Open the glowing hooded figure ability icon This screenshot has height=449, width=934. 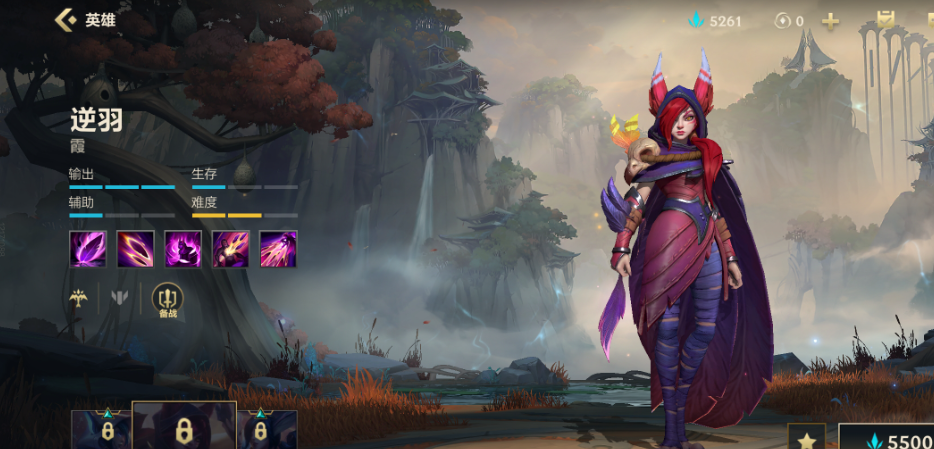183,248
